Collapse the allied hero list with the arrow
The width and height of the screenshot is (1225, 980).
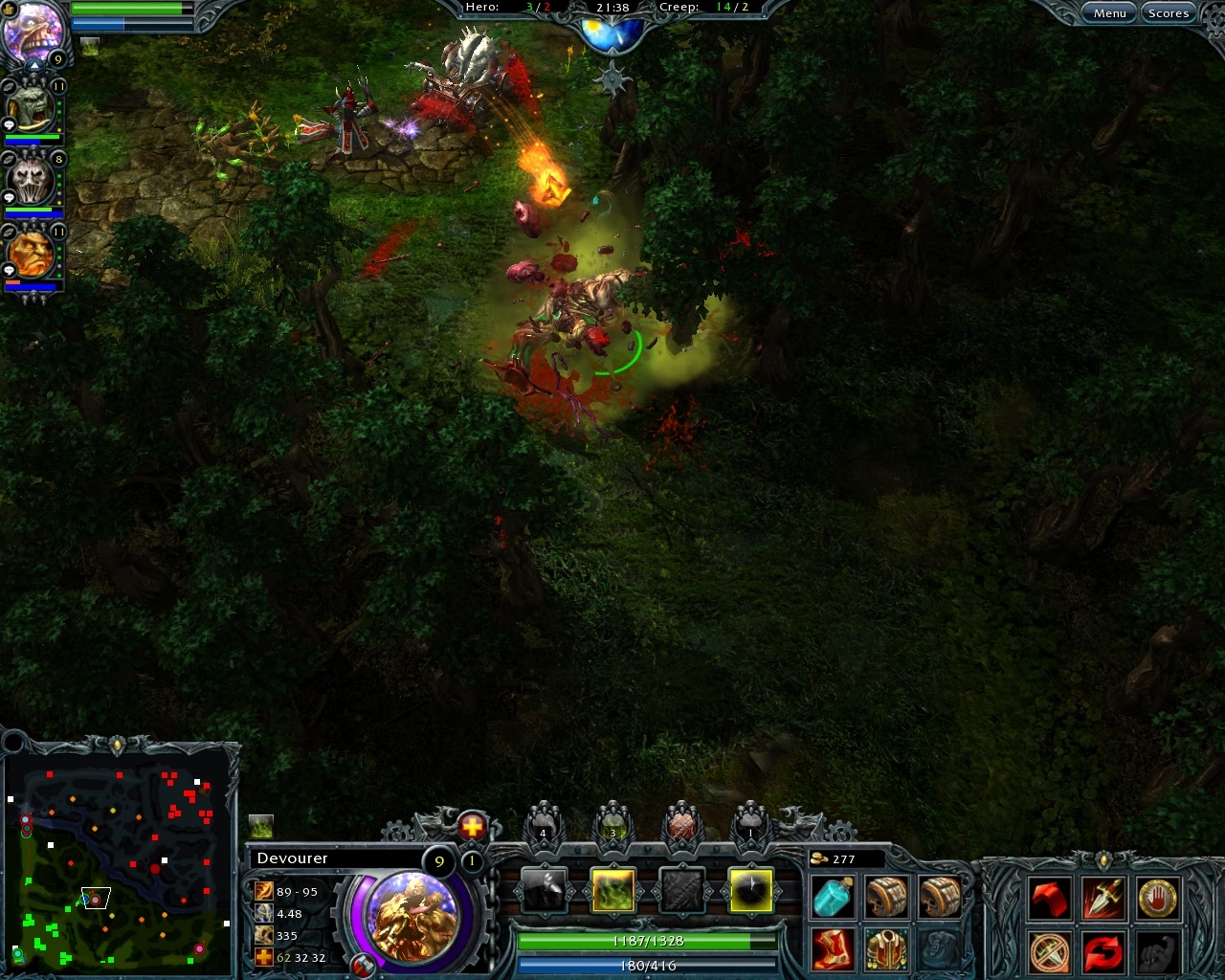click(35, 65)
